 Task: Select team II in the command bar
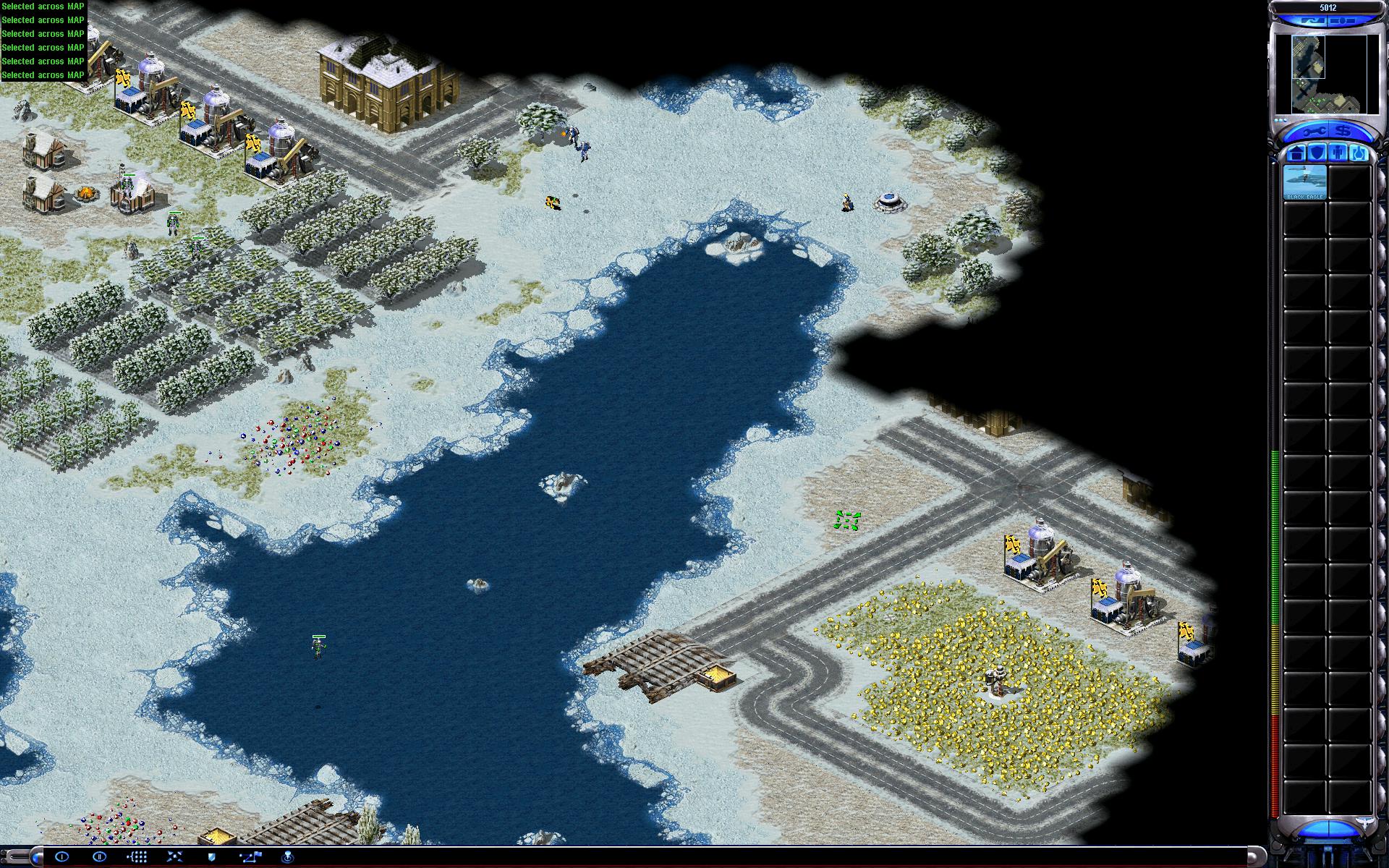pyautogui.click(x=100, y=857)
